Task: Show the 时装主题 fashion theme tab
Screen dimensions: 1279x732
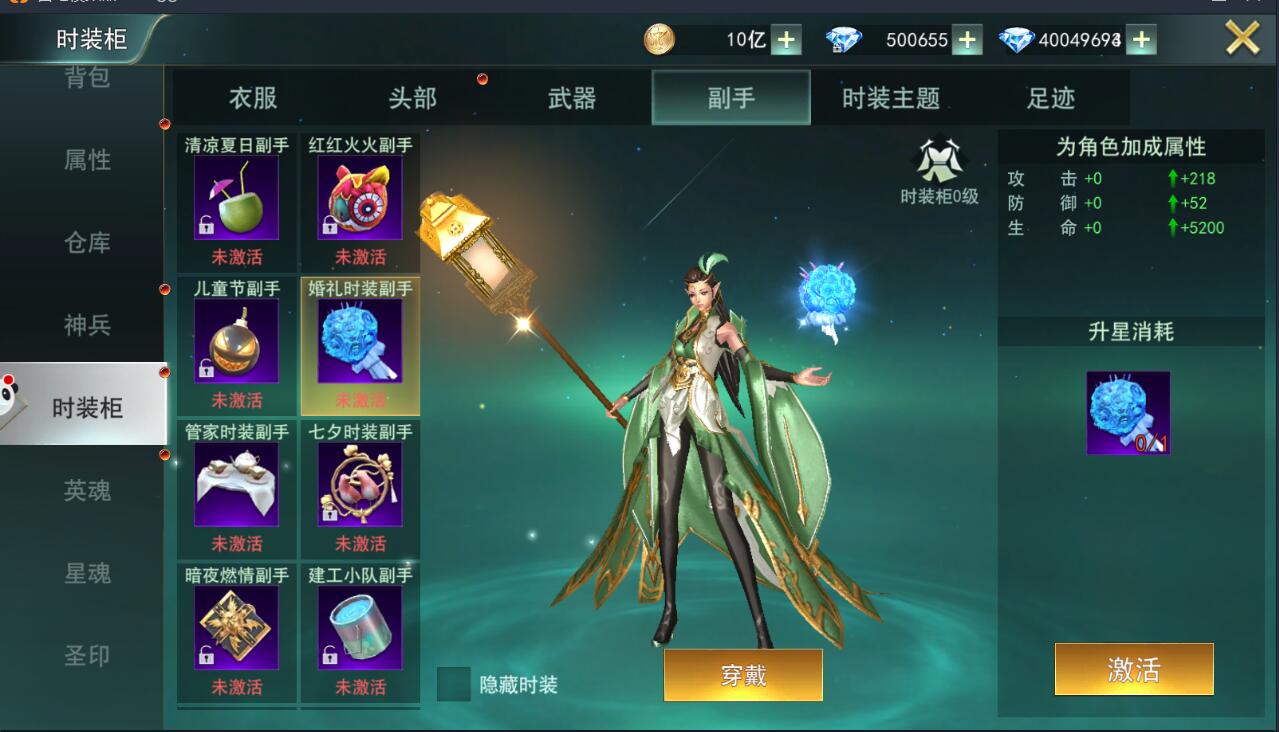Action: click(x=890, y=98)
